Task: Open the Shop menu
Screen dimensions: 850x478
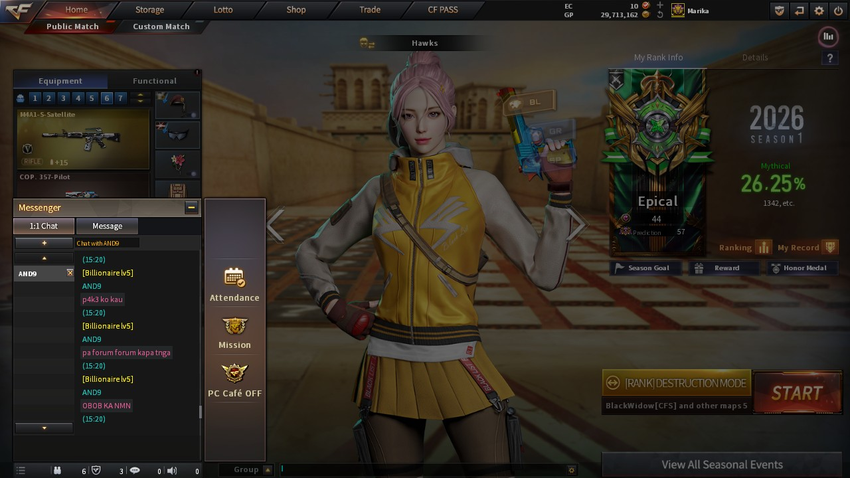Action: coord(296,10)
